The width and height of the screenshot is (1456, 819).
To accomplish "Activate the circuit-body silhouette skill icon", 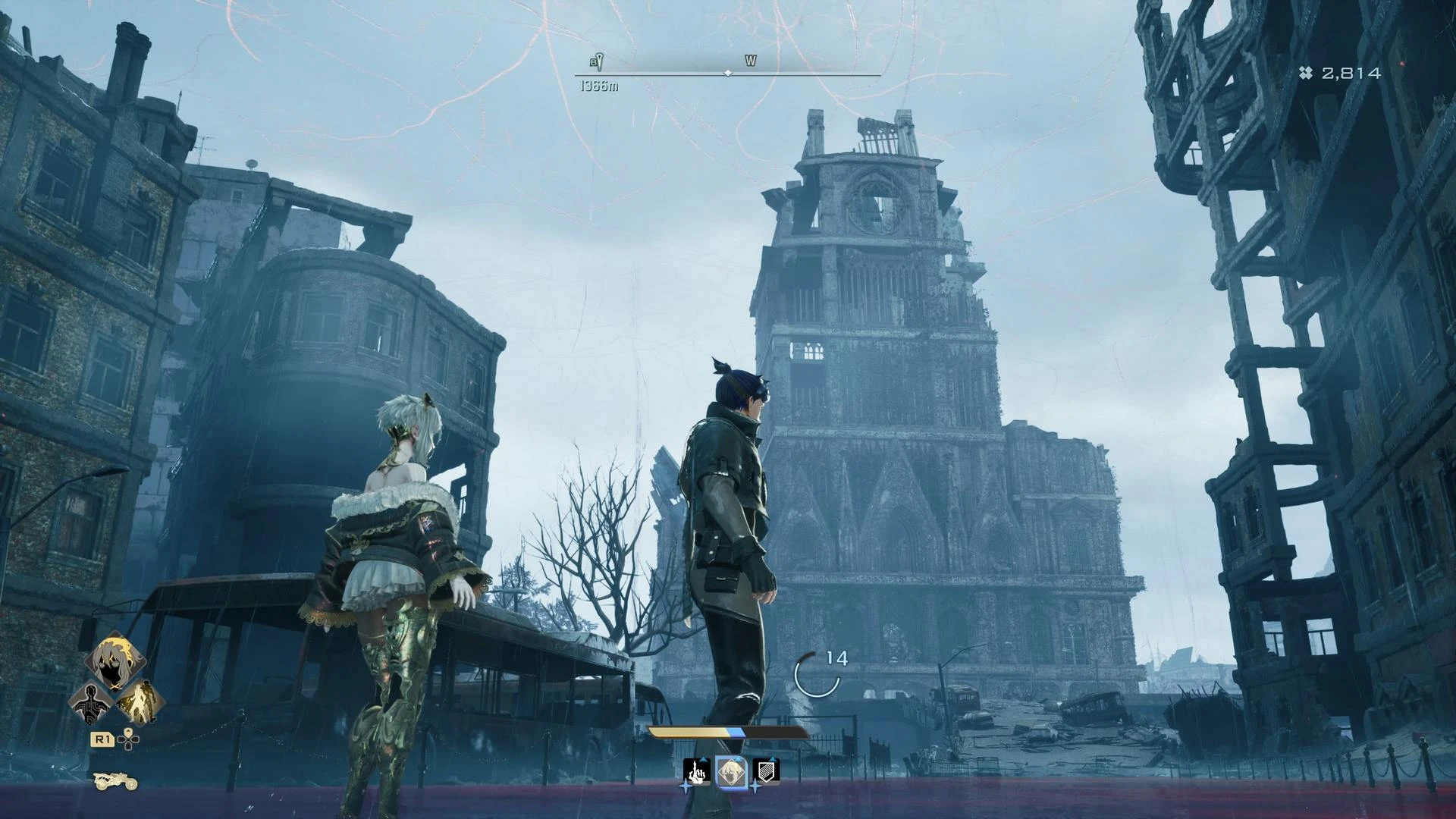I will (89, 703).
